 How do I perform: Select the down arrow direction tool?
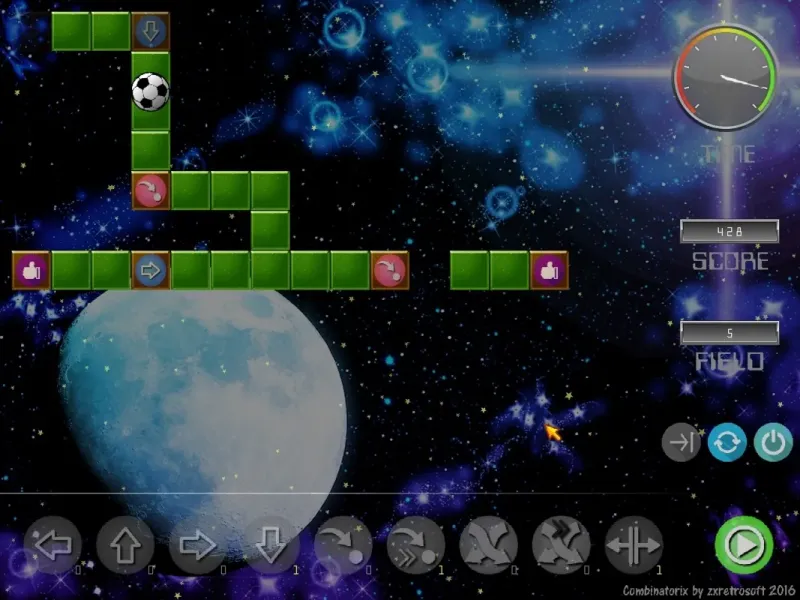point(270,546)
